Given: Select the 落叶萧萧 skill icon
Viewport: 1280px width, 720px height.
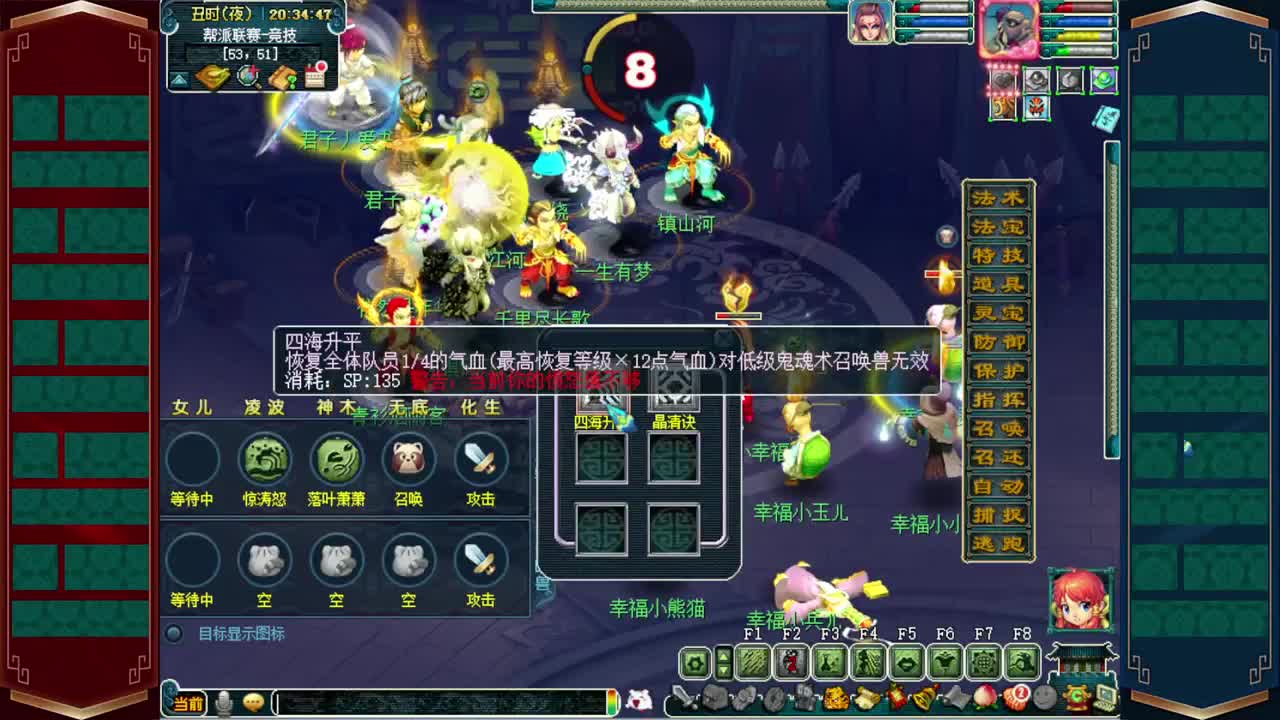Looking at the screenshot, I should 336,460.
